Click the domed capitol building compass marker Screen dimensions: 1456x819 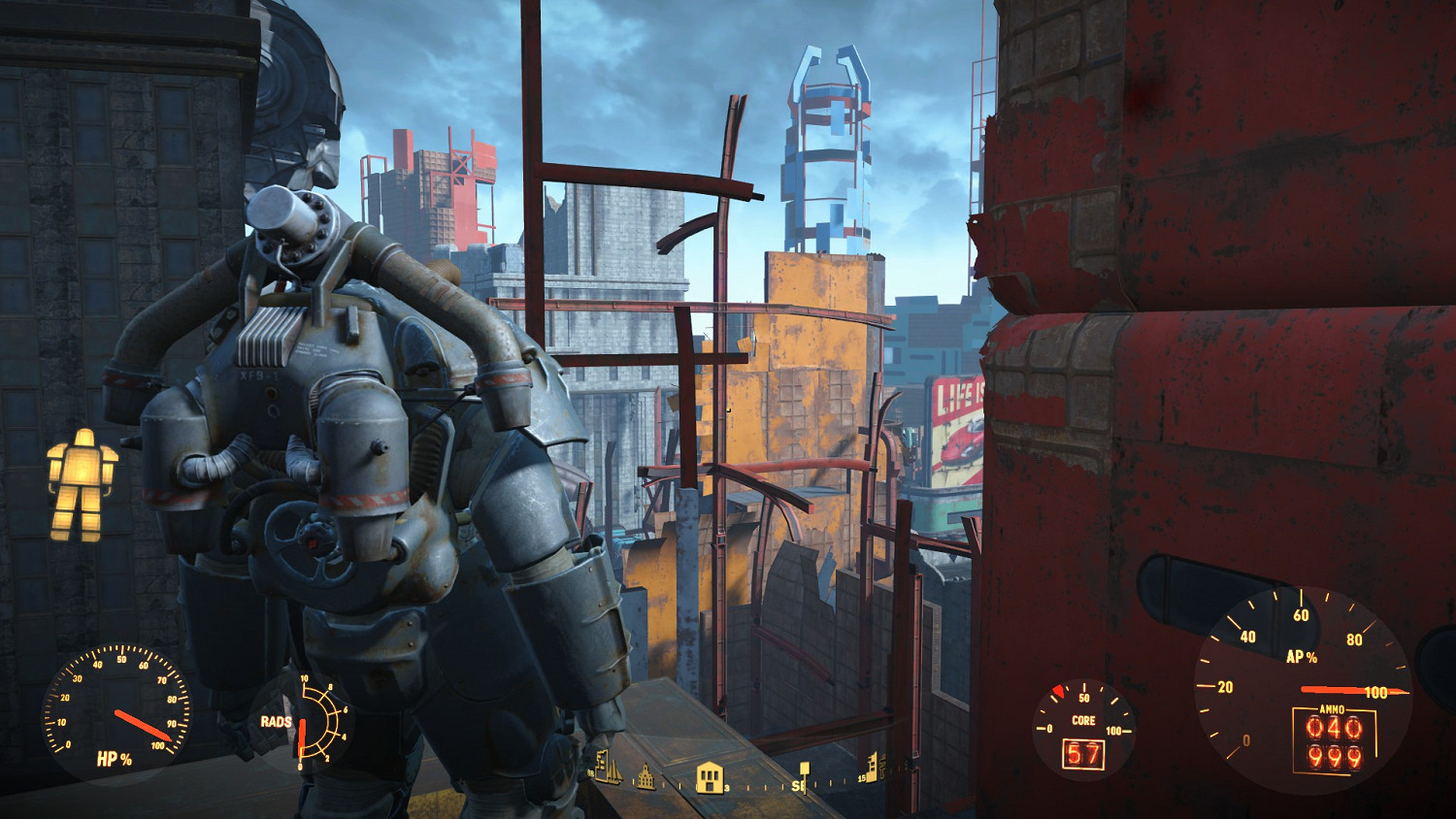[x=645, y=779]
